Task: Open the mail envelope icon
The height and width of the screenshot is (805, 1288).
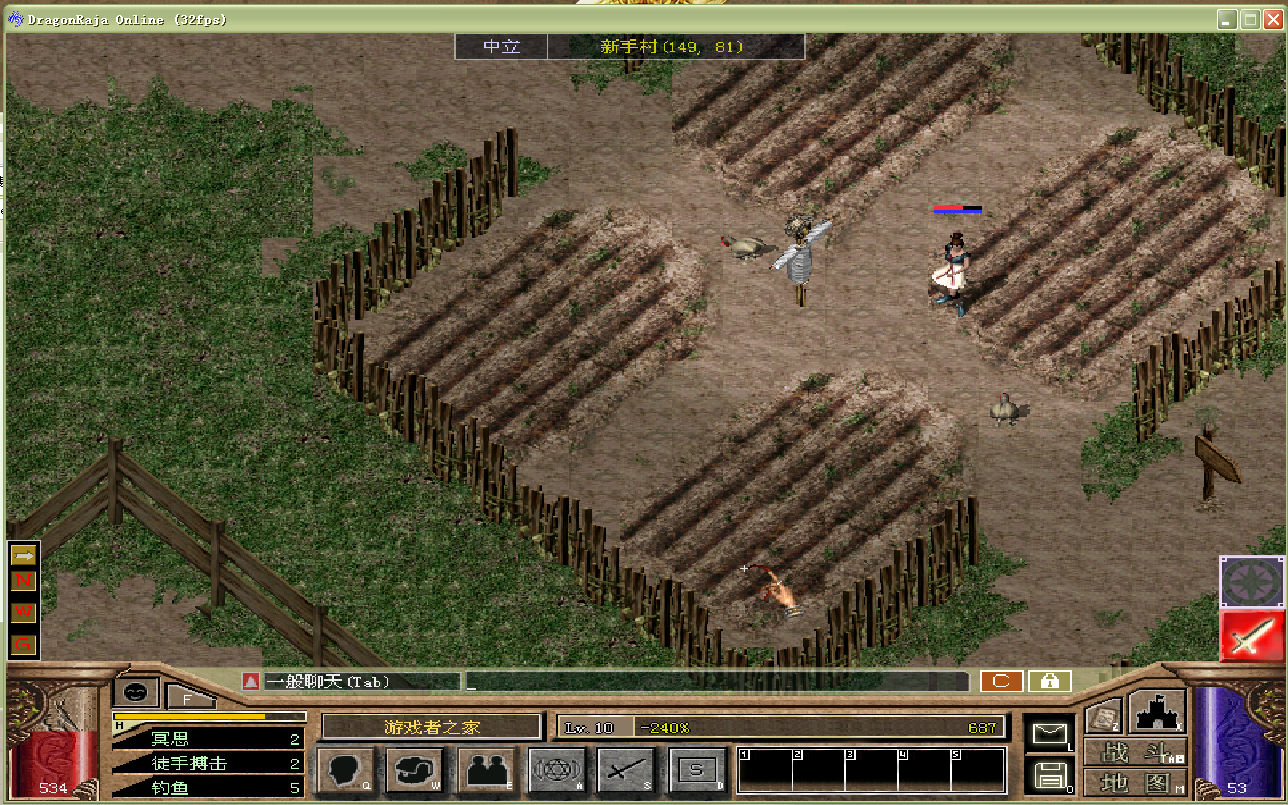Action: [x=1048, y=733]
